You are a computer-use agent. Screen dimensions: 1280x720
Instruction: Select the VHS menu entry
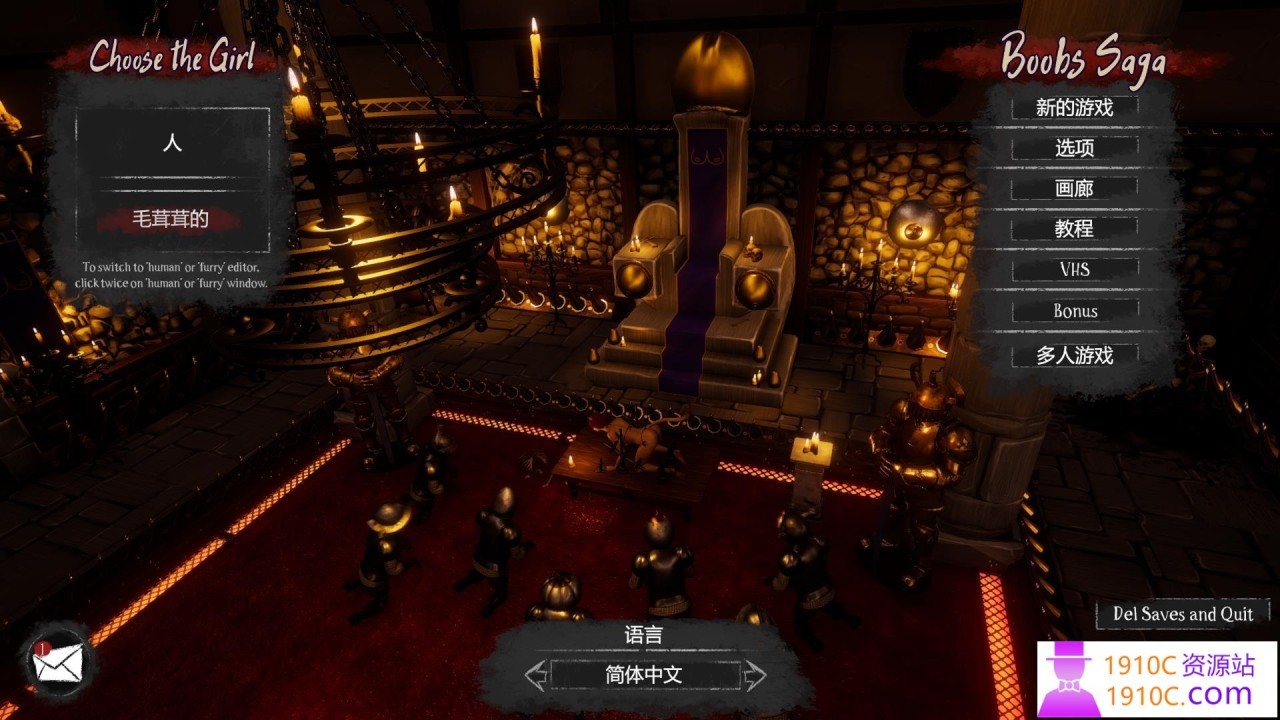(1074, 270)
